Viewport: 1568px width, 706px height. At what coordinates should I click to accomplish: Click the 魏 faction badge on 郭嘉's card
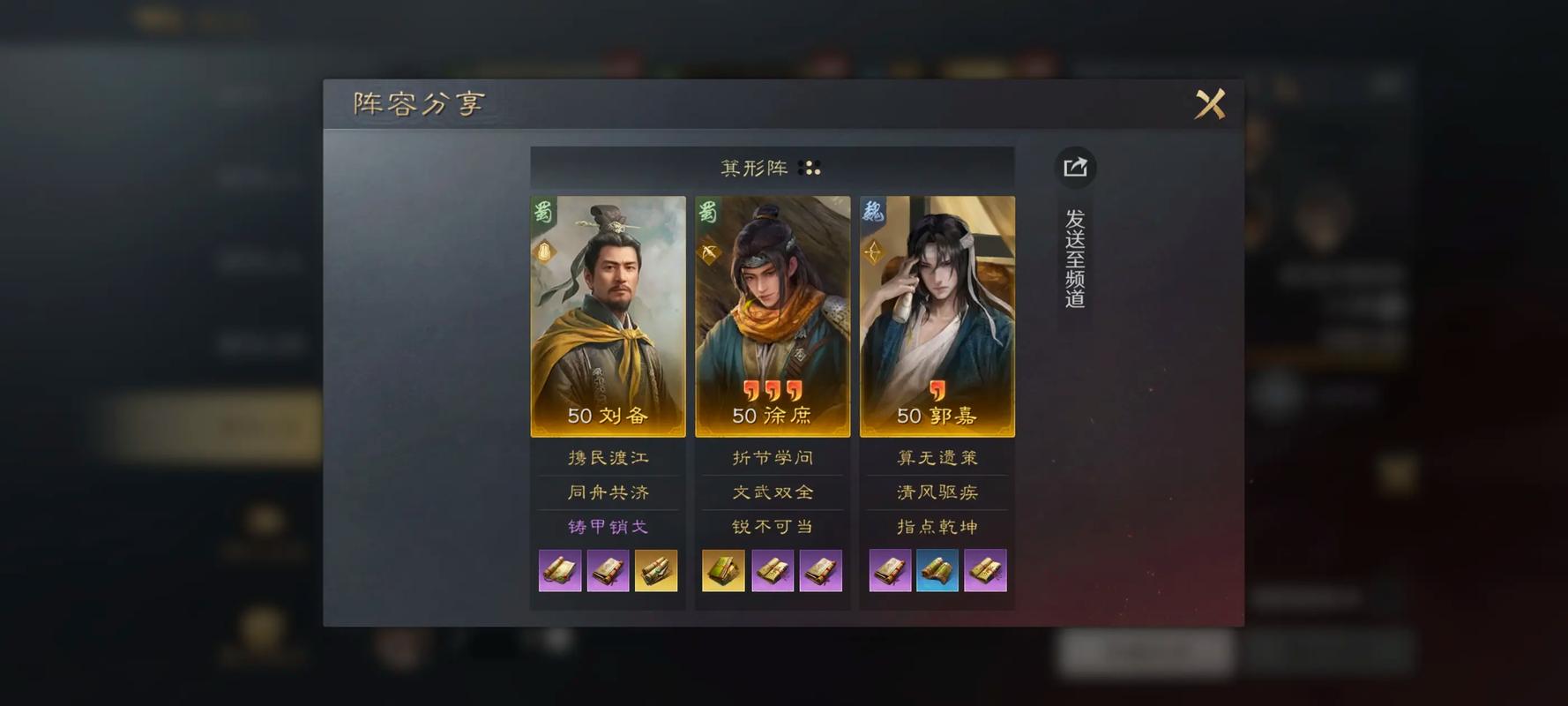872,210
